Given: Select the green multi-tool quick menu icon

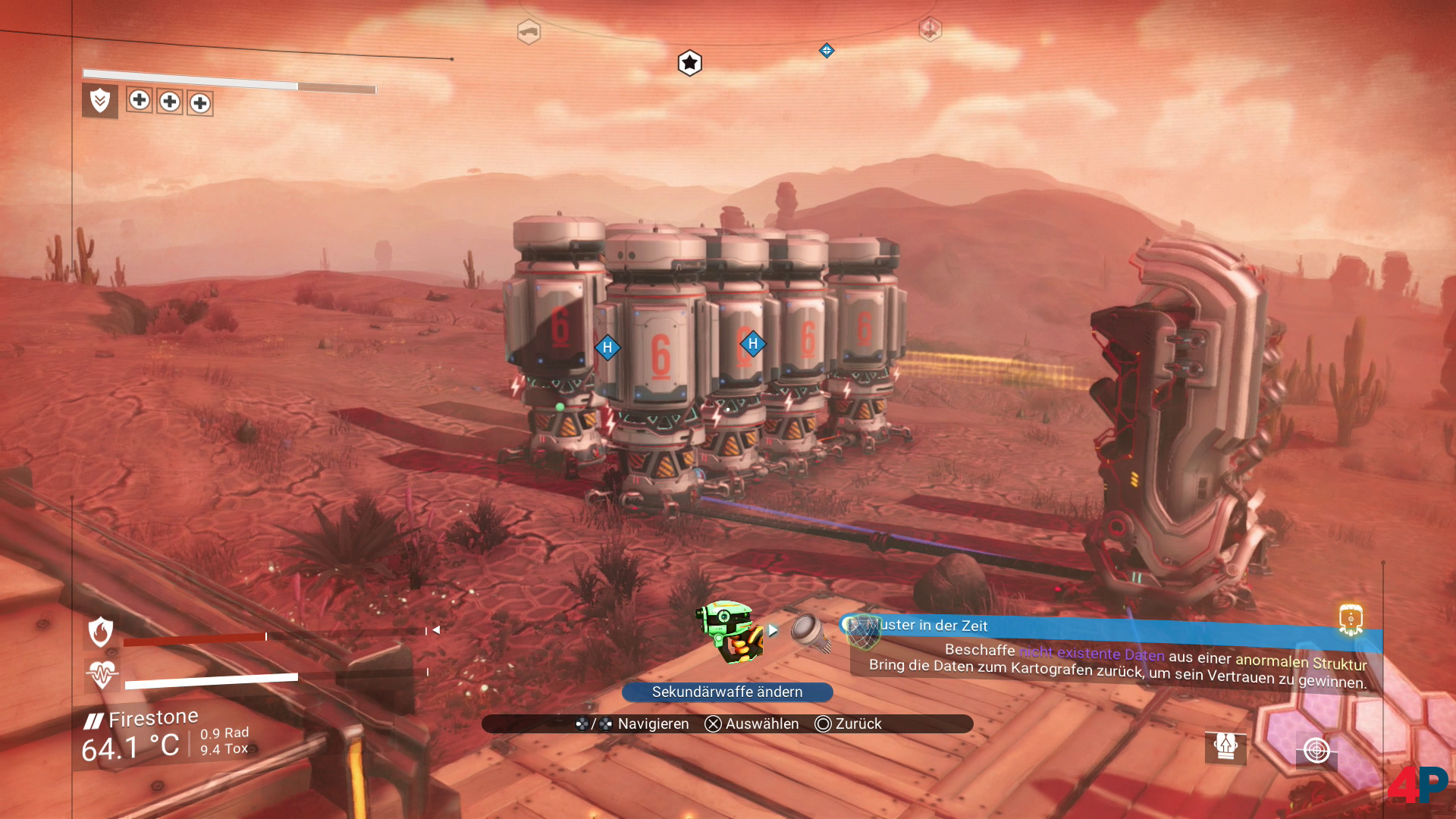Looking at the screenshot, I should click(x=730, y=631).
